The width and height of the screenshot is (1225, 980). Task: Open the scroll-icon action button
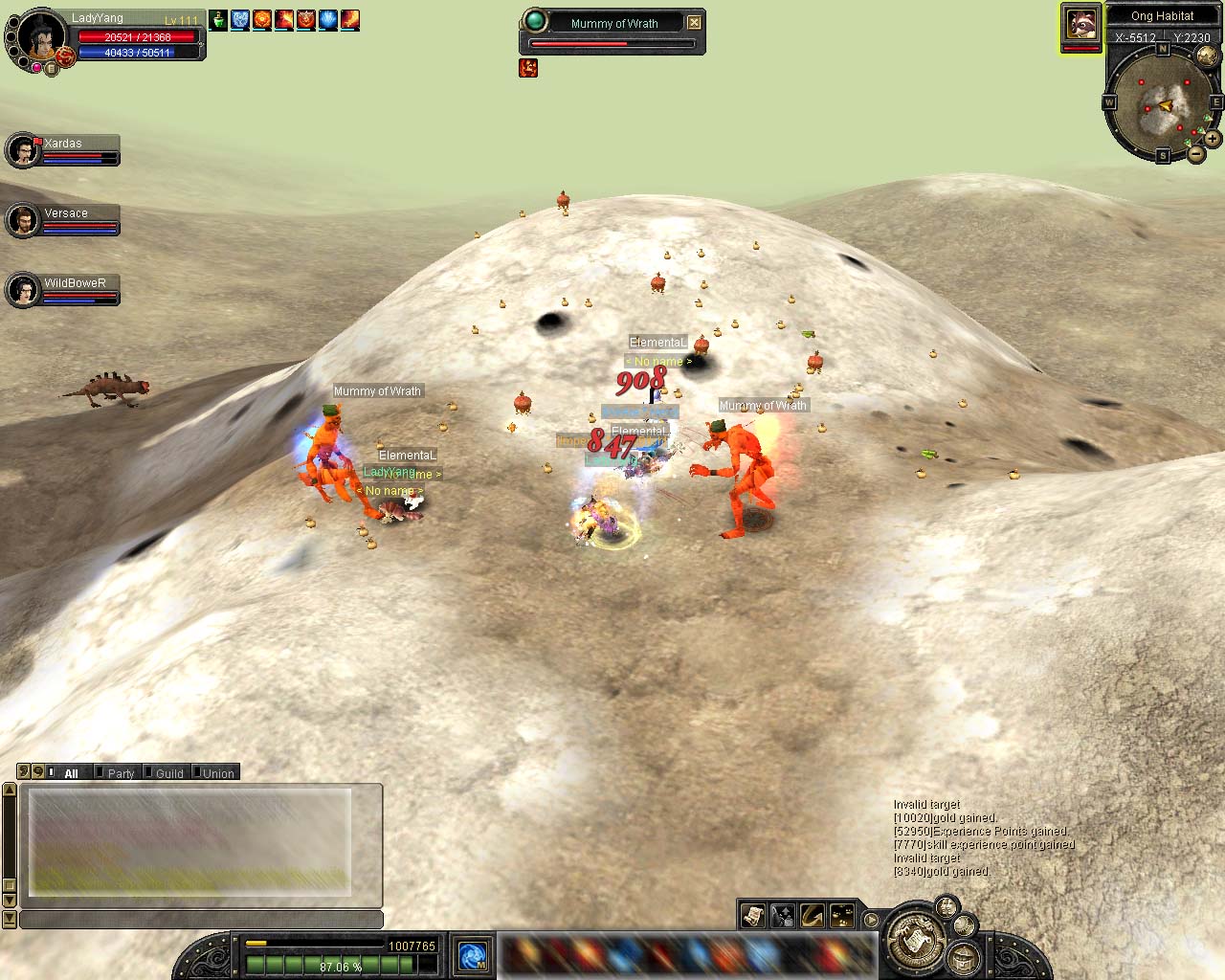[753, 916]
